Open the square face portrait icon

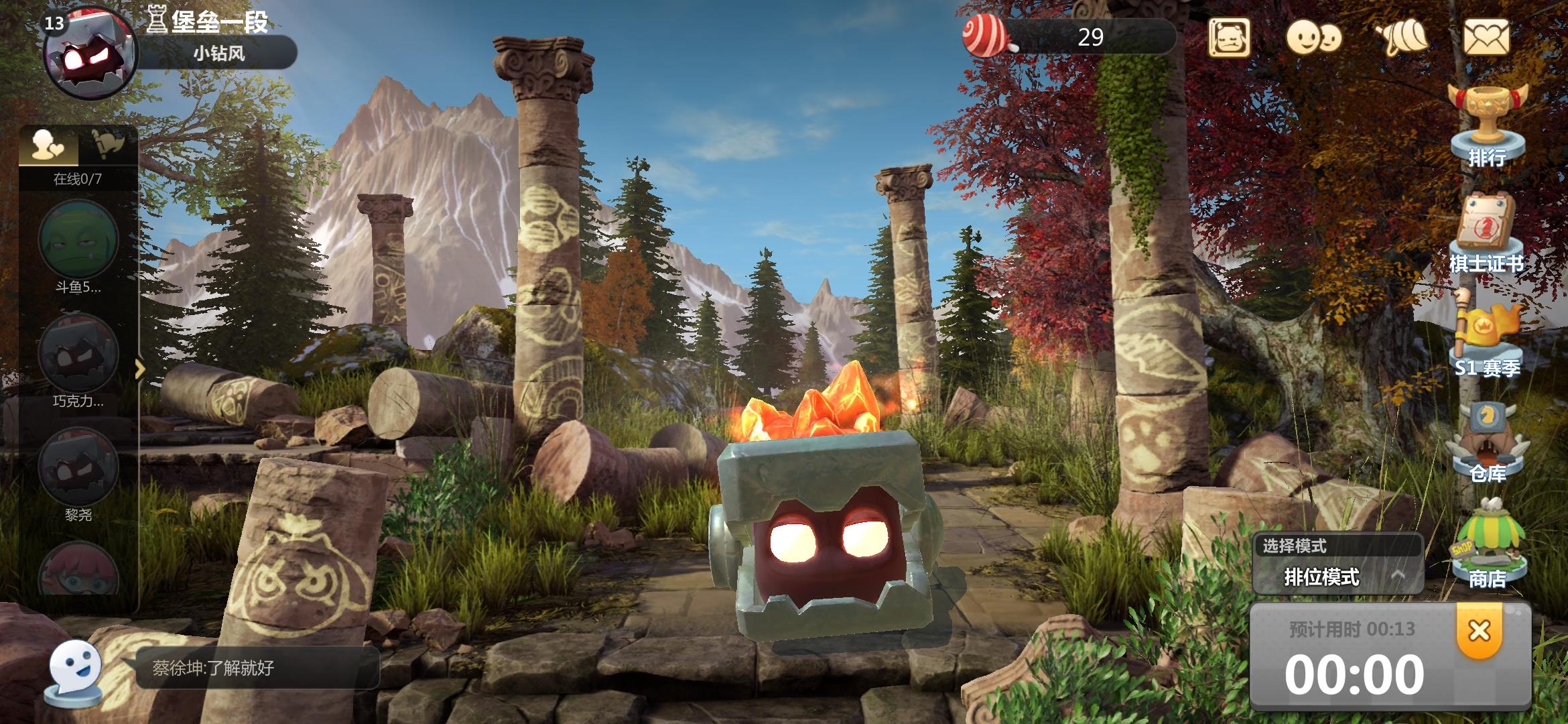pos(1229,38)
